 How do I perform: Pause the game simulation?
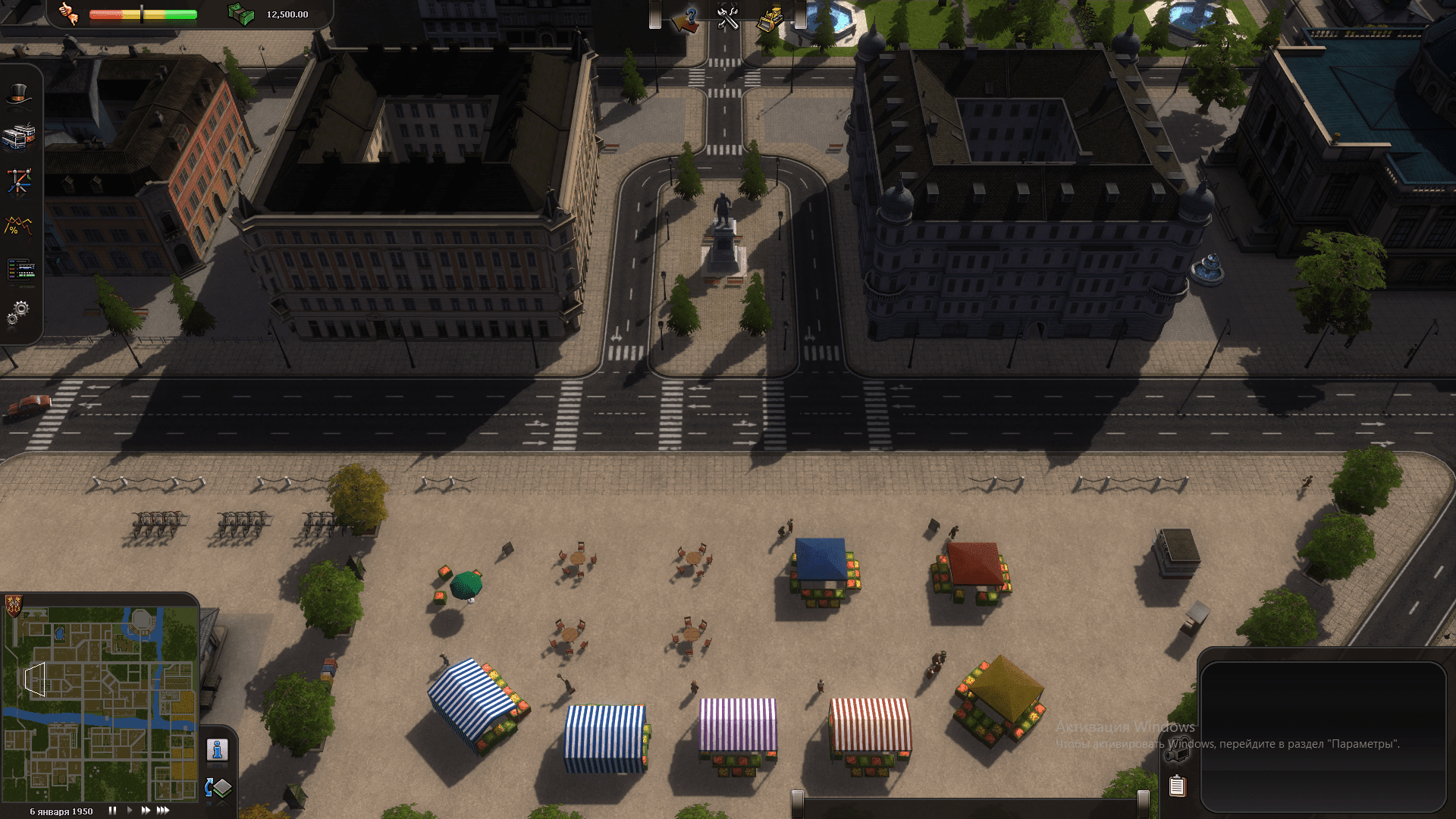click(112, 811)
